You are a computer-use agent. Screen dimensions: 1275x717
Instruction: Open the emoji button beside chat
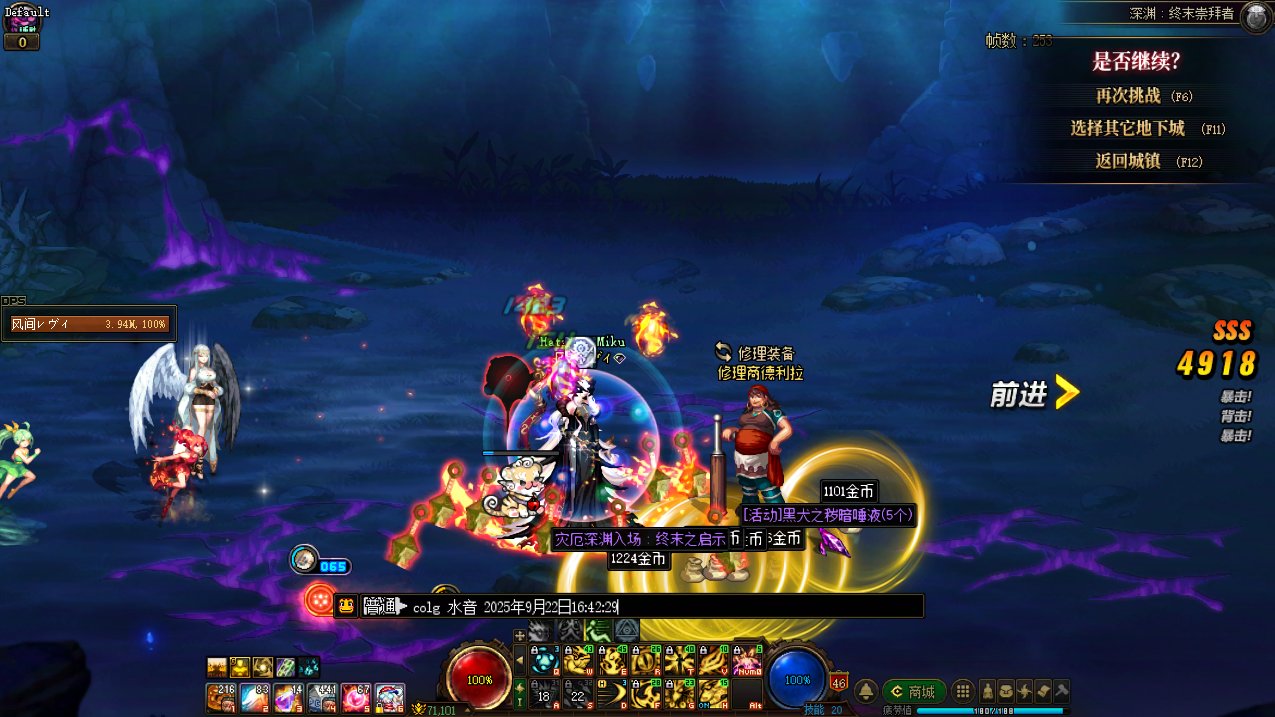click(x=346, y=606)
